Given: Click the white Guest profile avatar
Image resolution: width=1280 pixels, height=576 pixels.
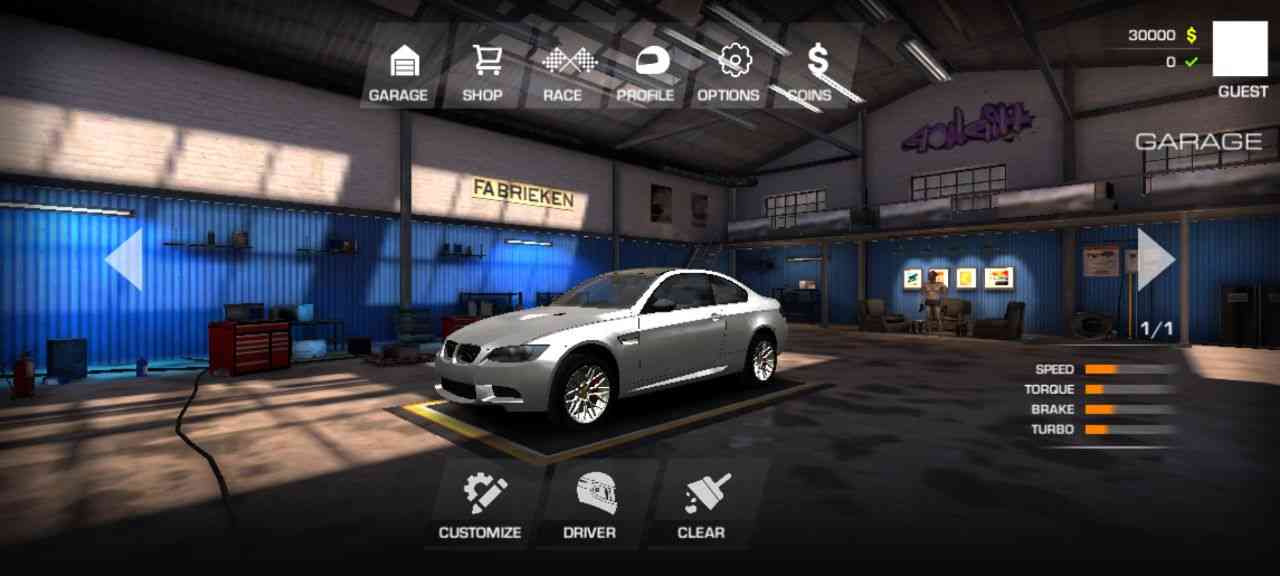Looking at the screenshot, I should (x=1240, y=49).
